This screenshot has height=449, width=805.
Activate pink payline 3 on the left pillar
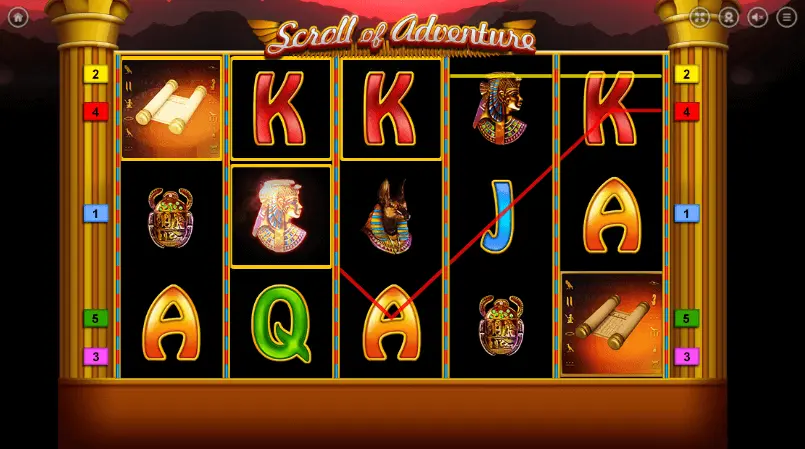coord(96,356)
